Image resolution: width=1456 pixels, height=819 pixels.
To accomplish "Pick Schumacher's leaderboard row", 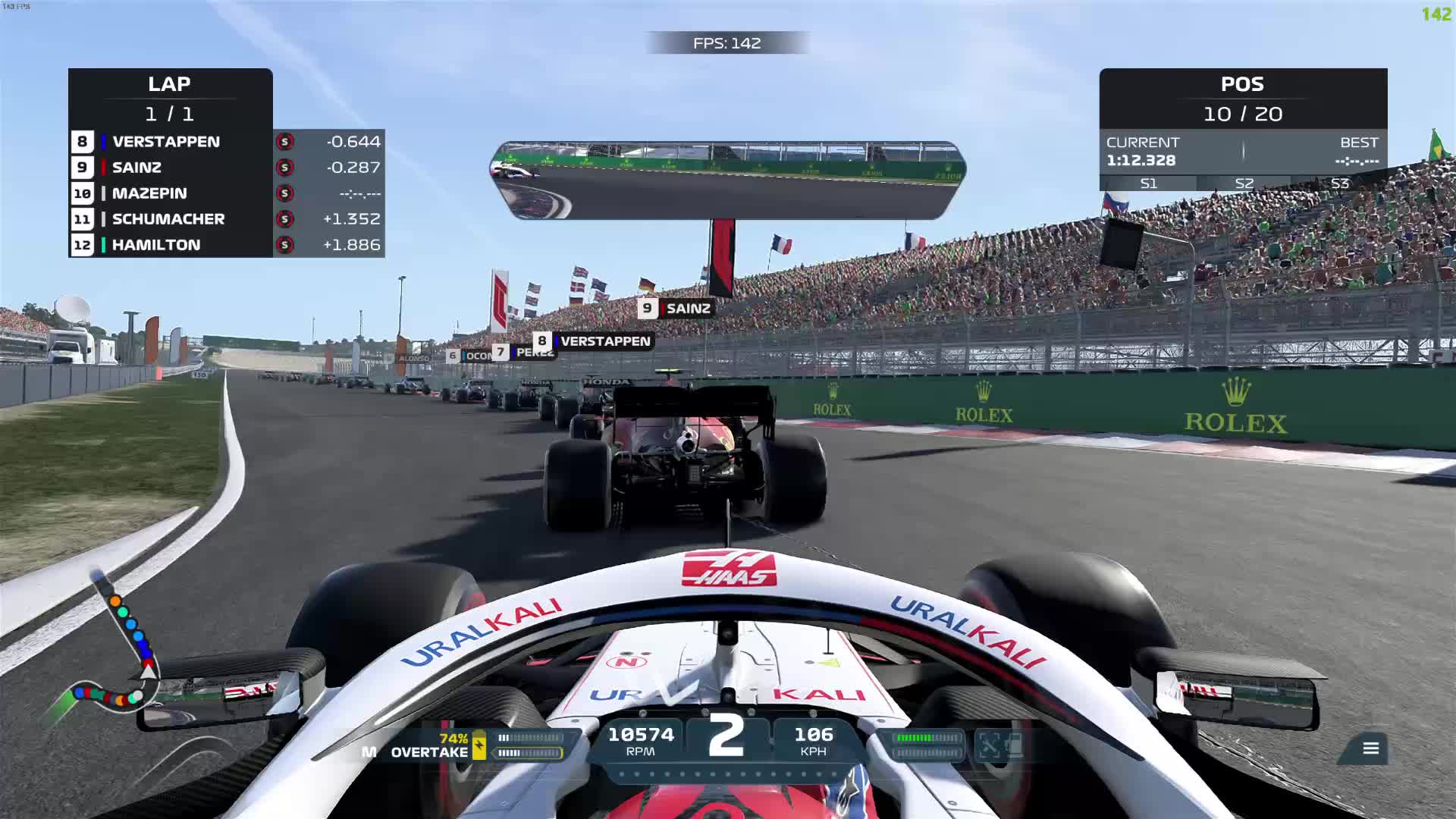I will pyautogui.click(x=226, y=219).
